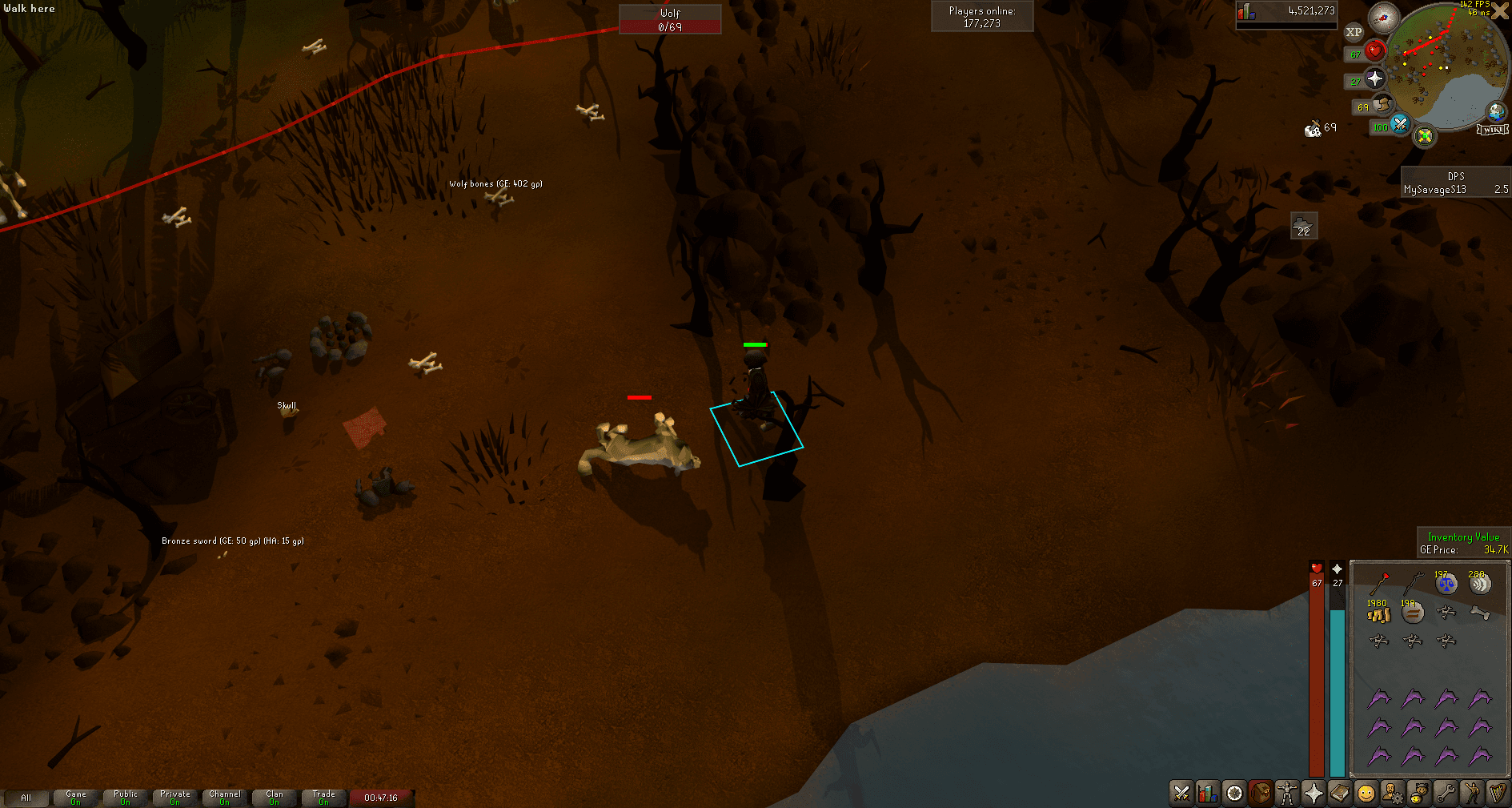This screenshot has width=1512, height=808.
Task: Check the hitpoints heart orb
Action: pyautogui.click(x=1375, y=51)
